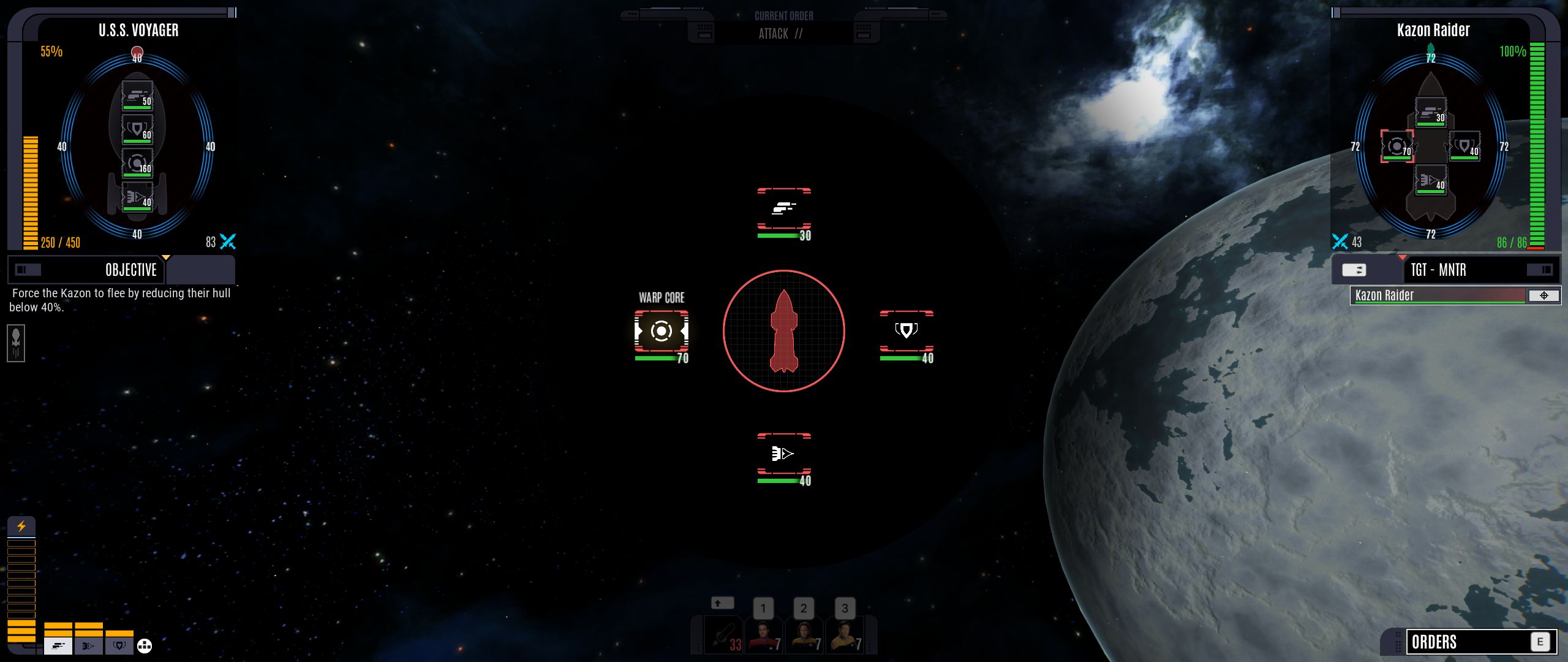Collapse the TGT - MNTR panel
The height and width of the screenshot is (662, 1568).
coord(1539,270)
